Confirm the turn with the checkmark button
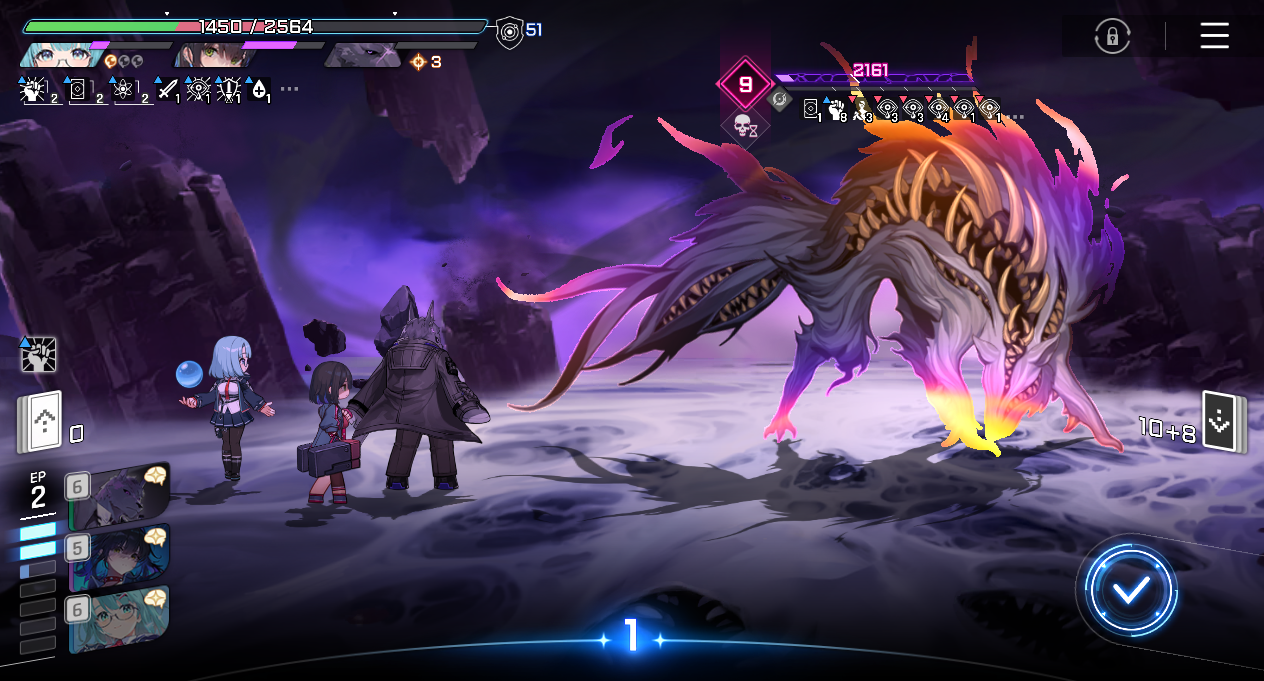The height and width of the screenshot is (681, 1264). pos(1131,590)
